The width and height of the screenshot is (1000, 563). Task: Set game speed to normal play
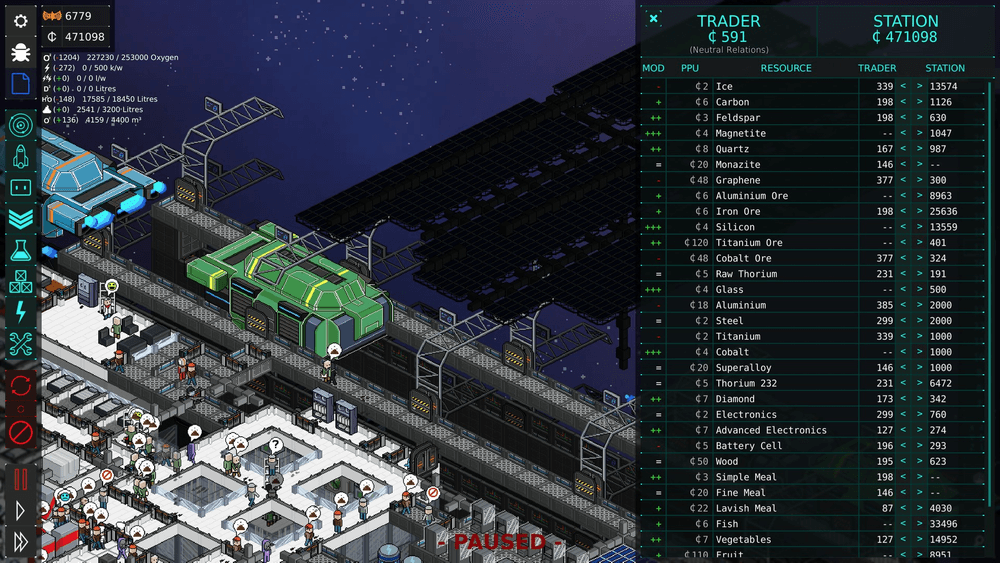click(x=20, y=511)
